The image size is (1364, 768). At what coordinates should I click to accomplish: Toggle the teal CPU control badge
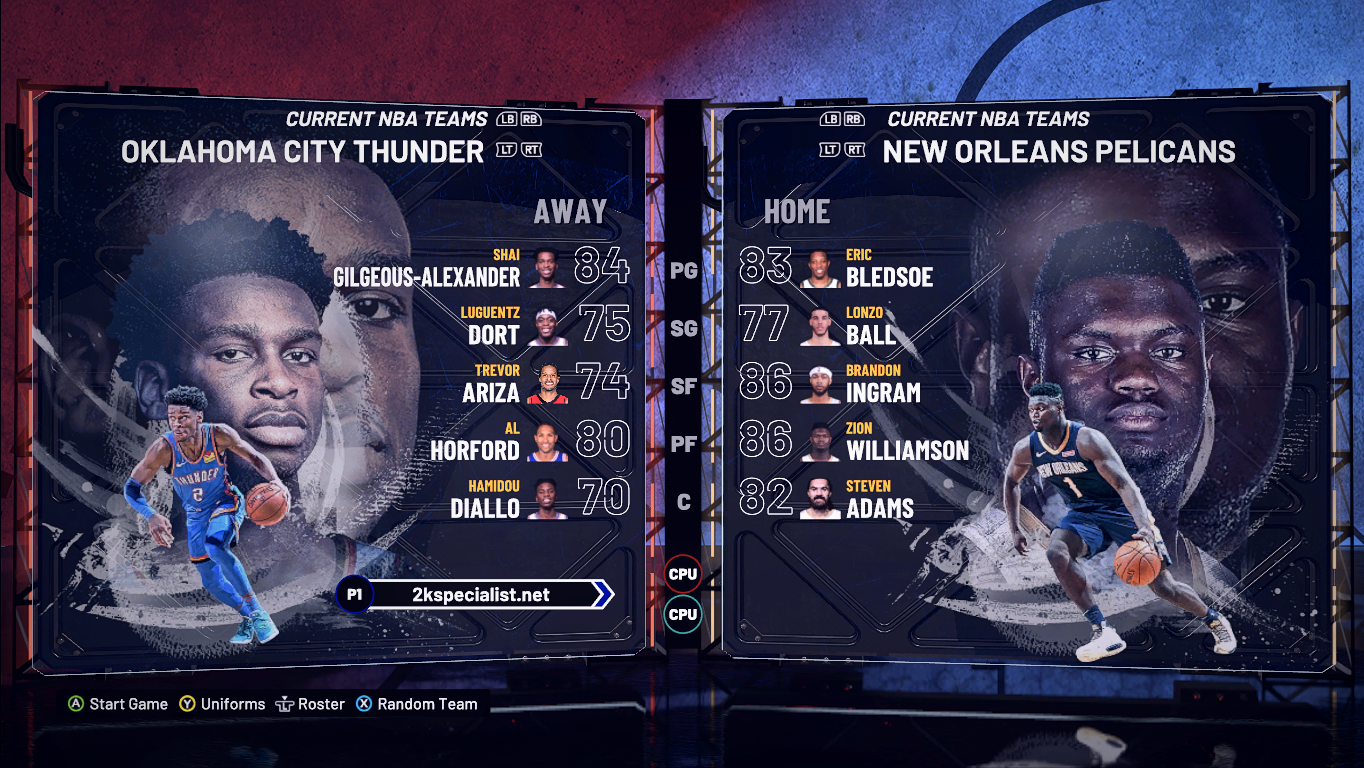(x=683, y=615)
